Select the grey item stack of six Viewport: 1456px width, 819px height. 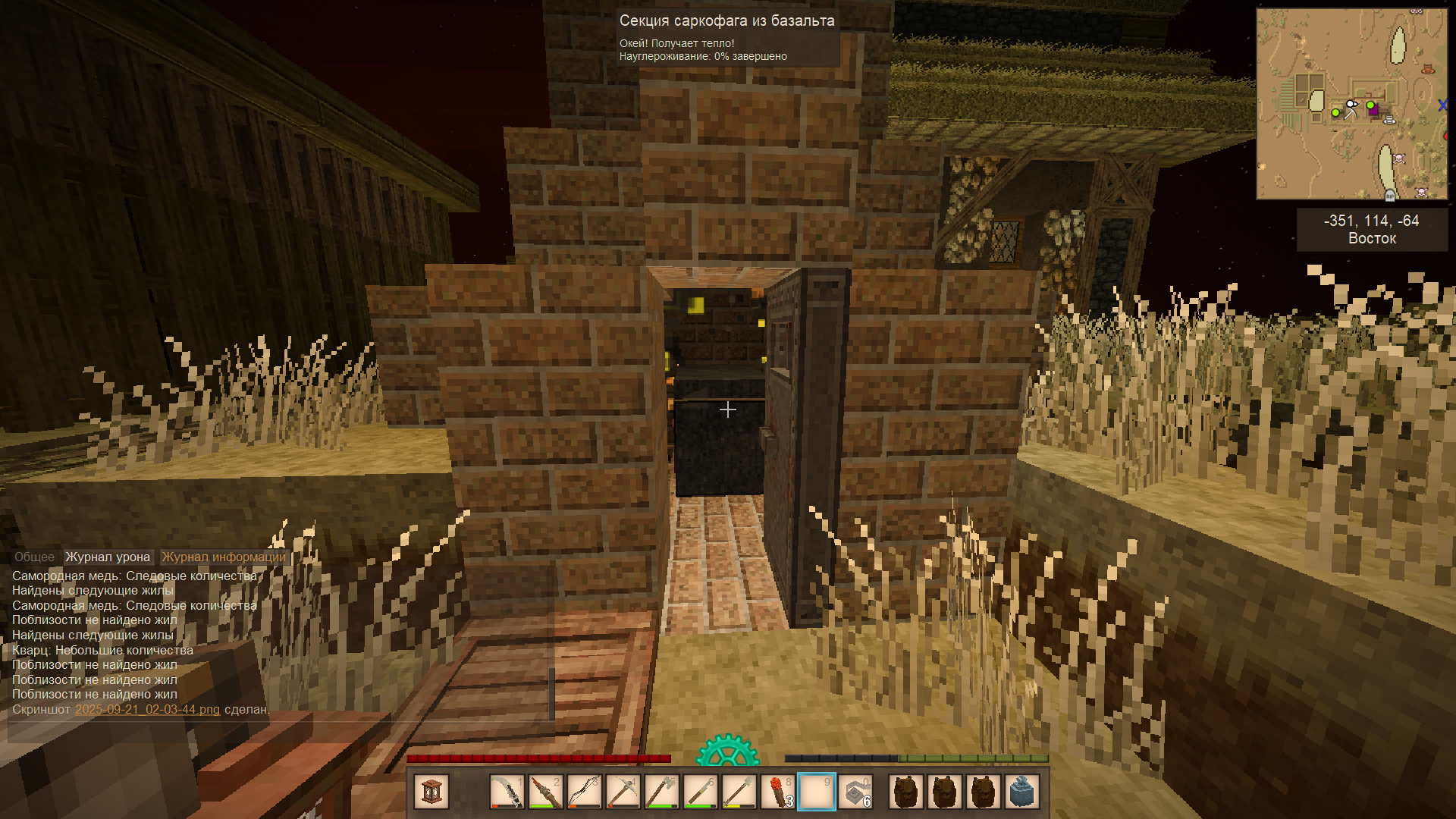(855, 792)
